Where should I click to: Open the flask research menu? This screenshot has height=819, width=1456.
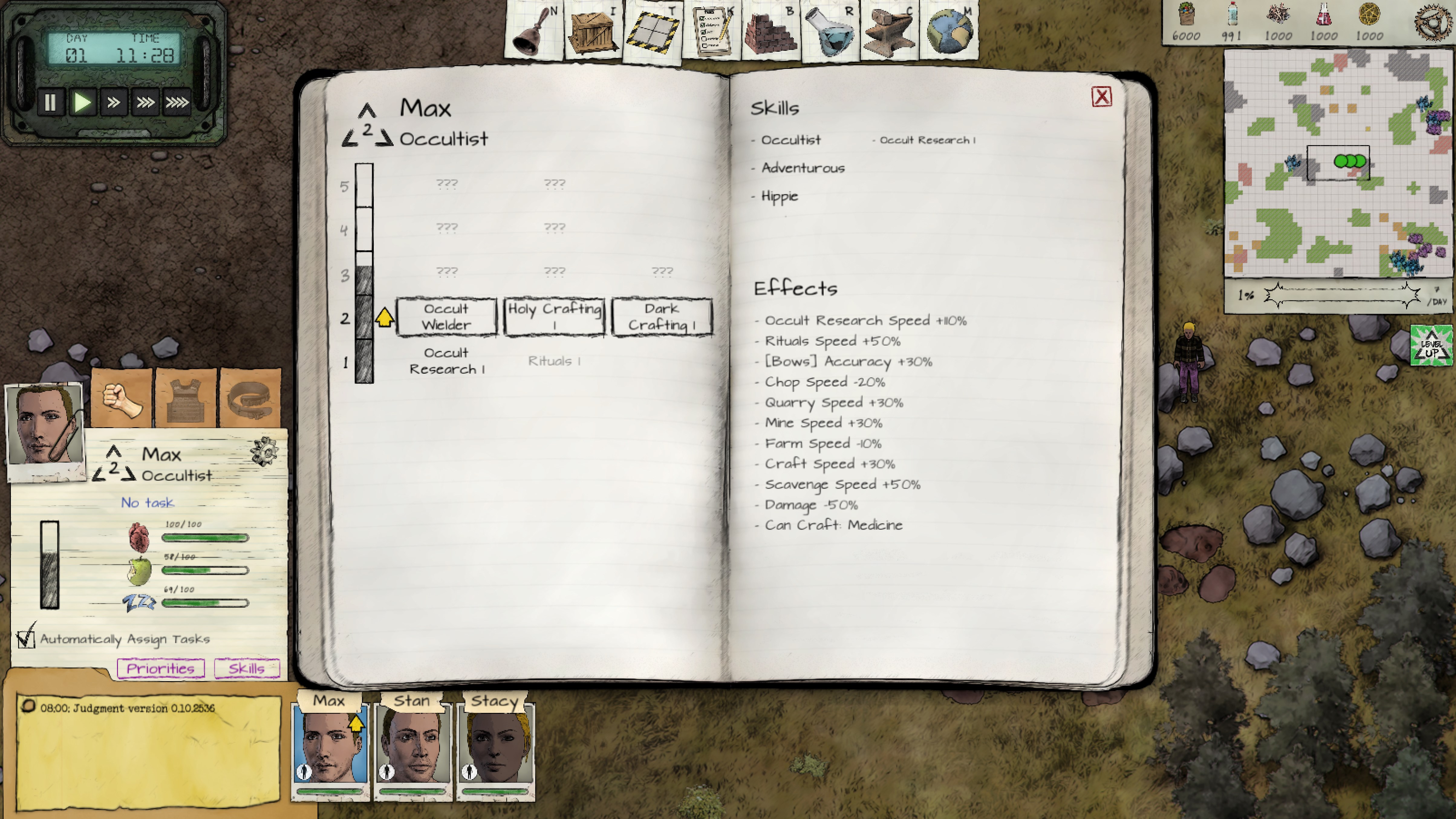[829, 31]
